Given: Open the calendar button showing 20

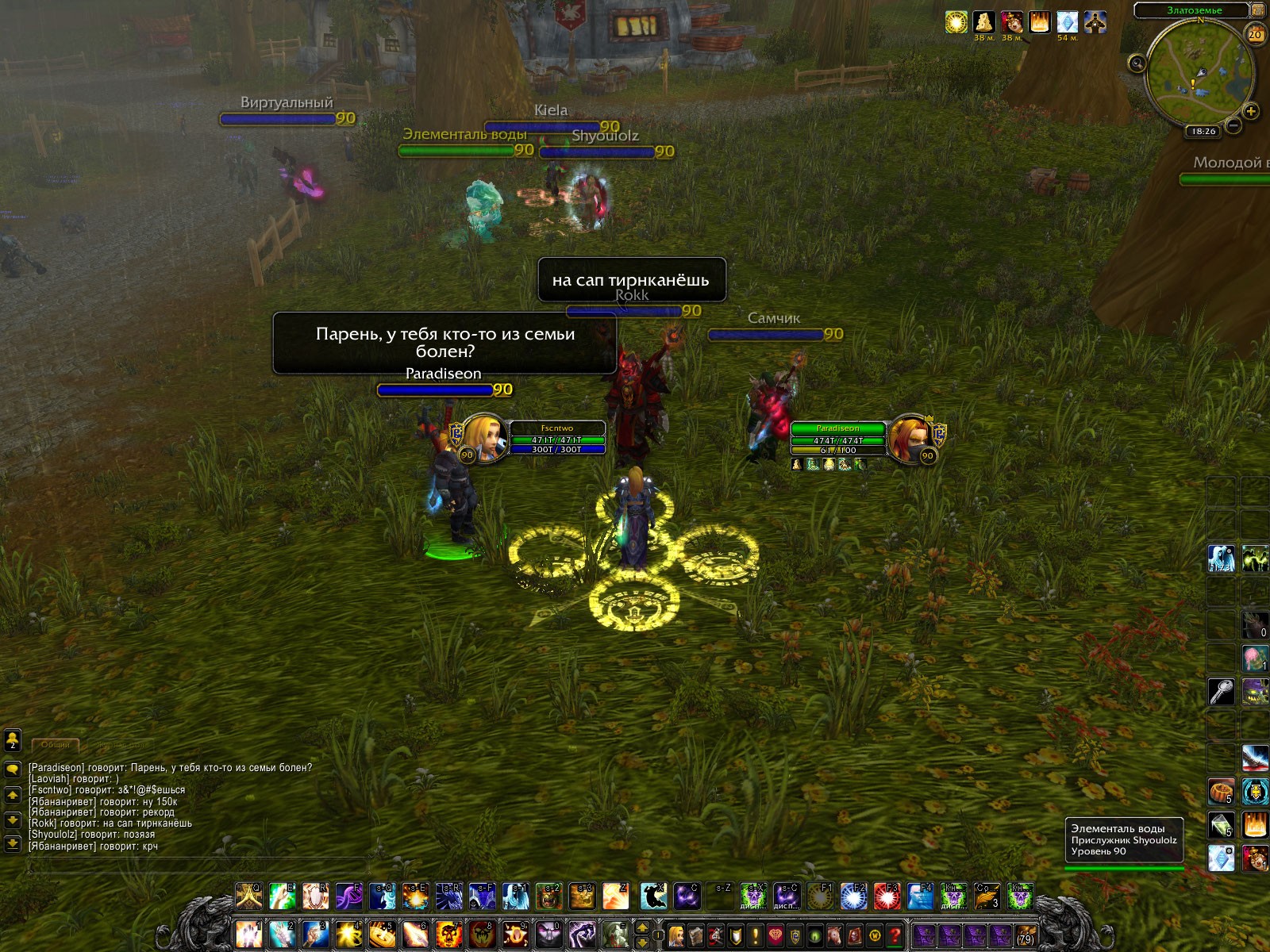Looking at the screenshot, I should (x=1255, y=34).
